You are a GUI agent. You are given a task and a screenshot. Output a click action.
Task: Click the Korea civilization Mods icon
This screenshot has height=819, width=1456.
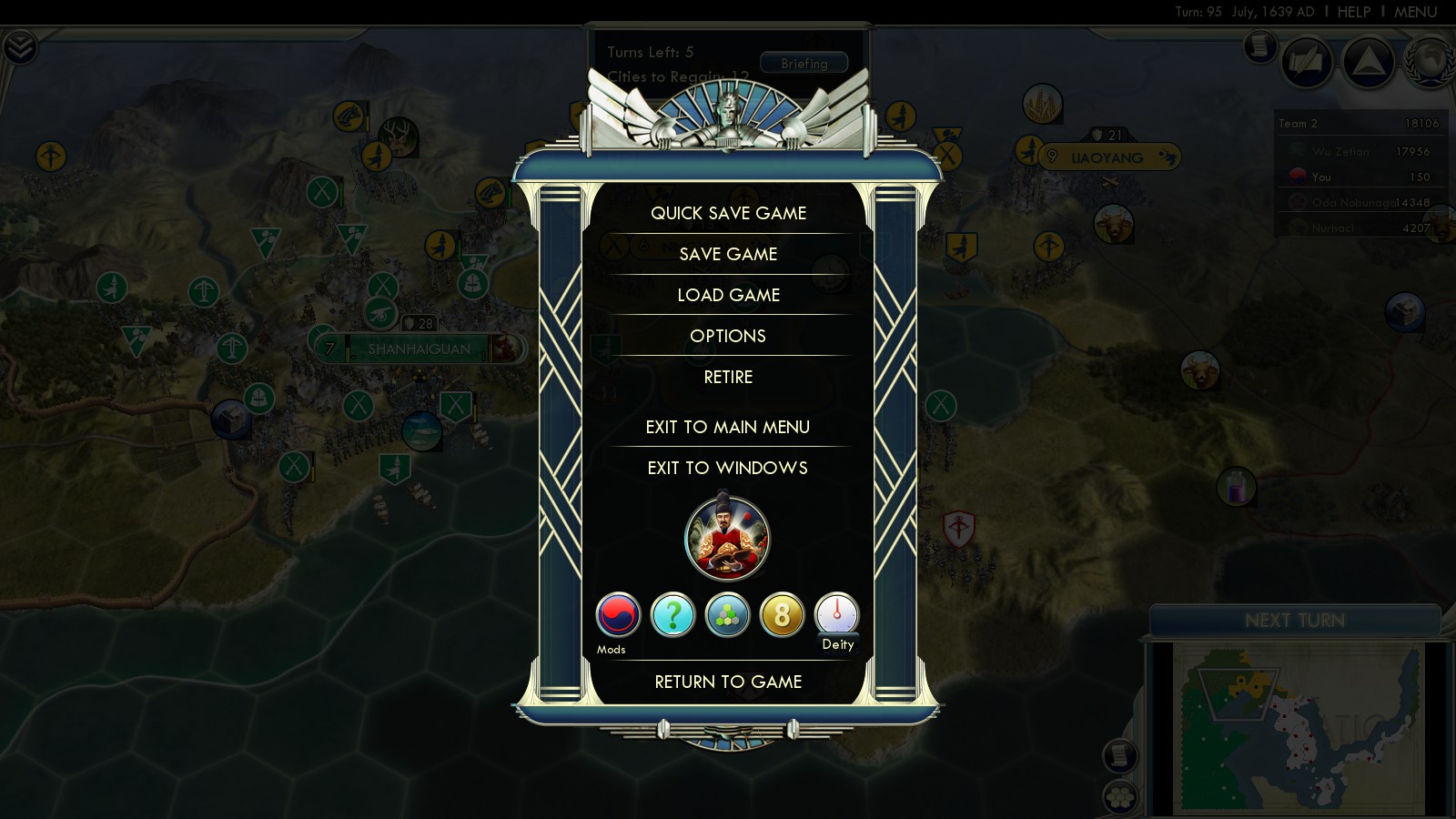pyautogui.click(x=618, y=615)
